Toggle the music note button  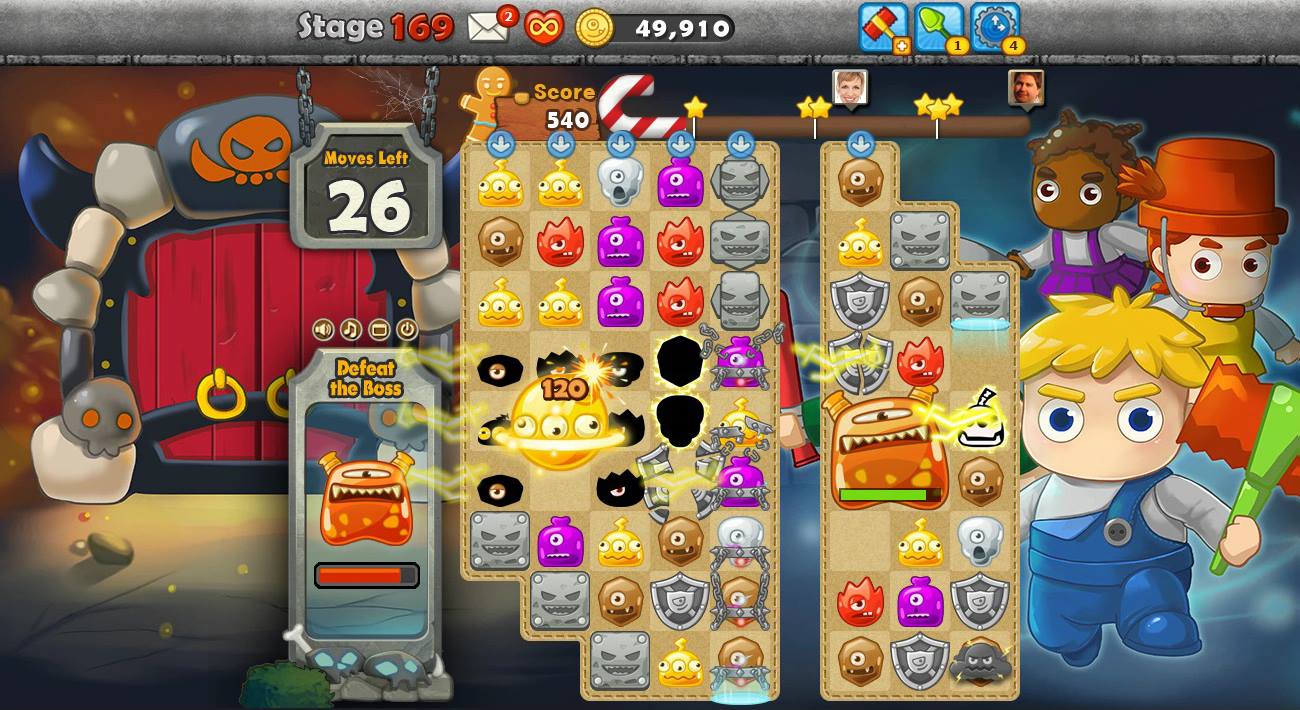[351, 329]
